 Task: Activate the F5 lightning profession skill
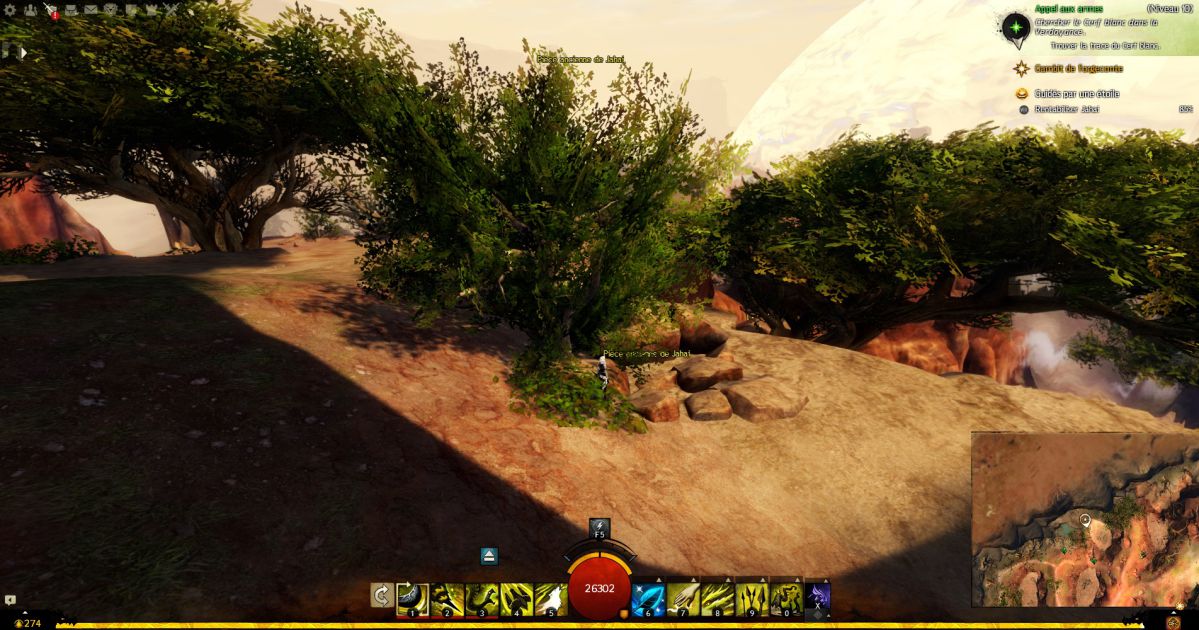click(599, 528)
